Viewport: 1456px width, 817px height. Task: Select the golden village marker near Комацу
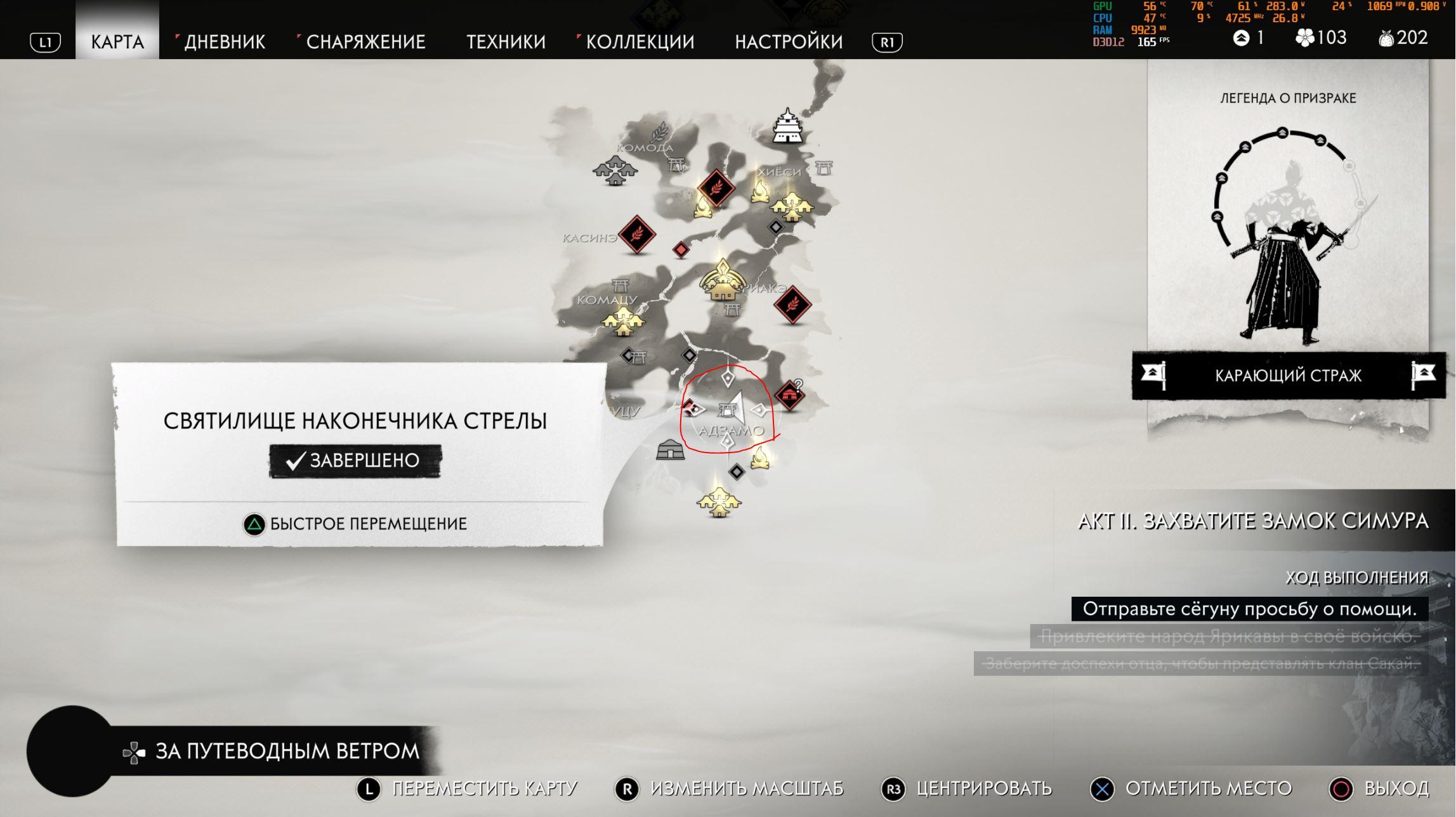coord(623,322)
